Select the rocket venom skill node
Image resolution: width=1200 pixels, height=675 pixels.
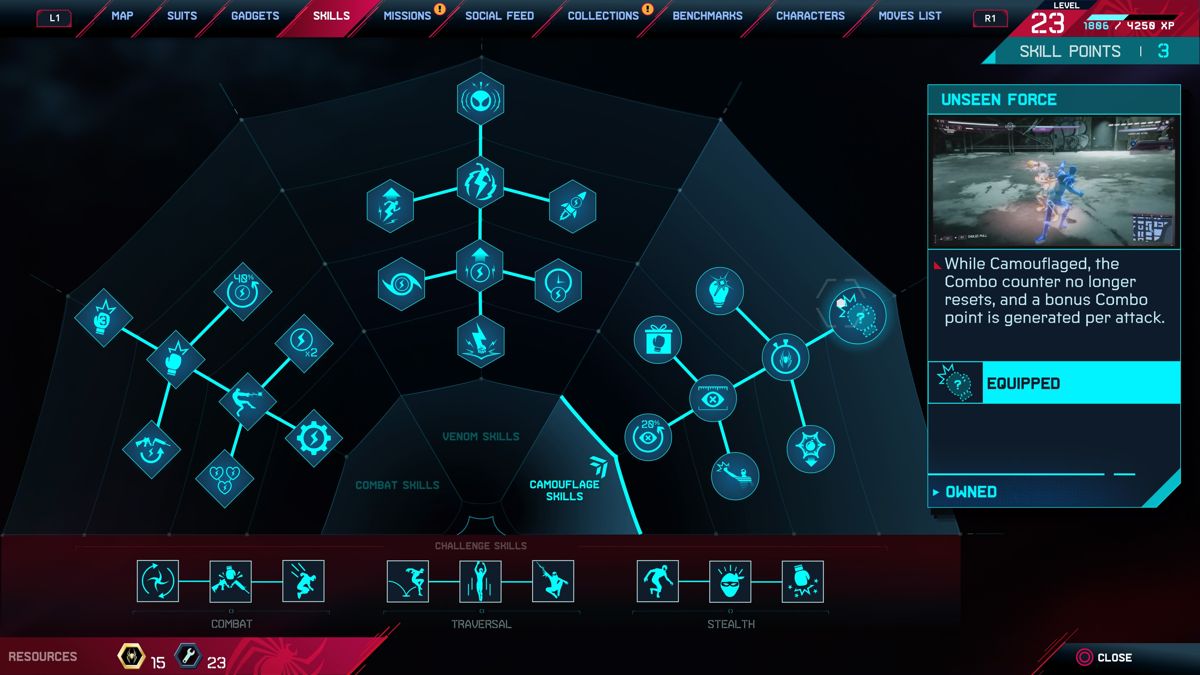point(573,205)
